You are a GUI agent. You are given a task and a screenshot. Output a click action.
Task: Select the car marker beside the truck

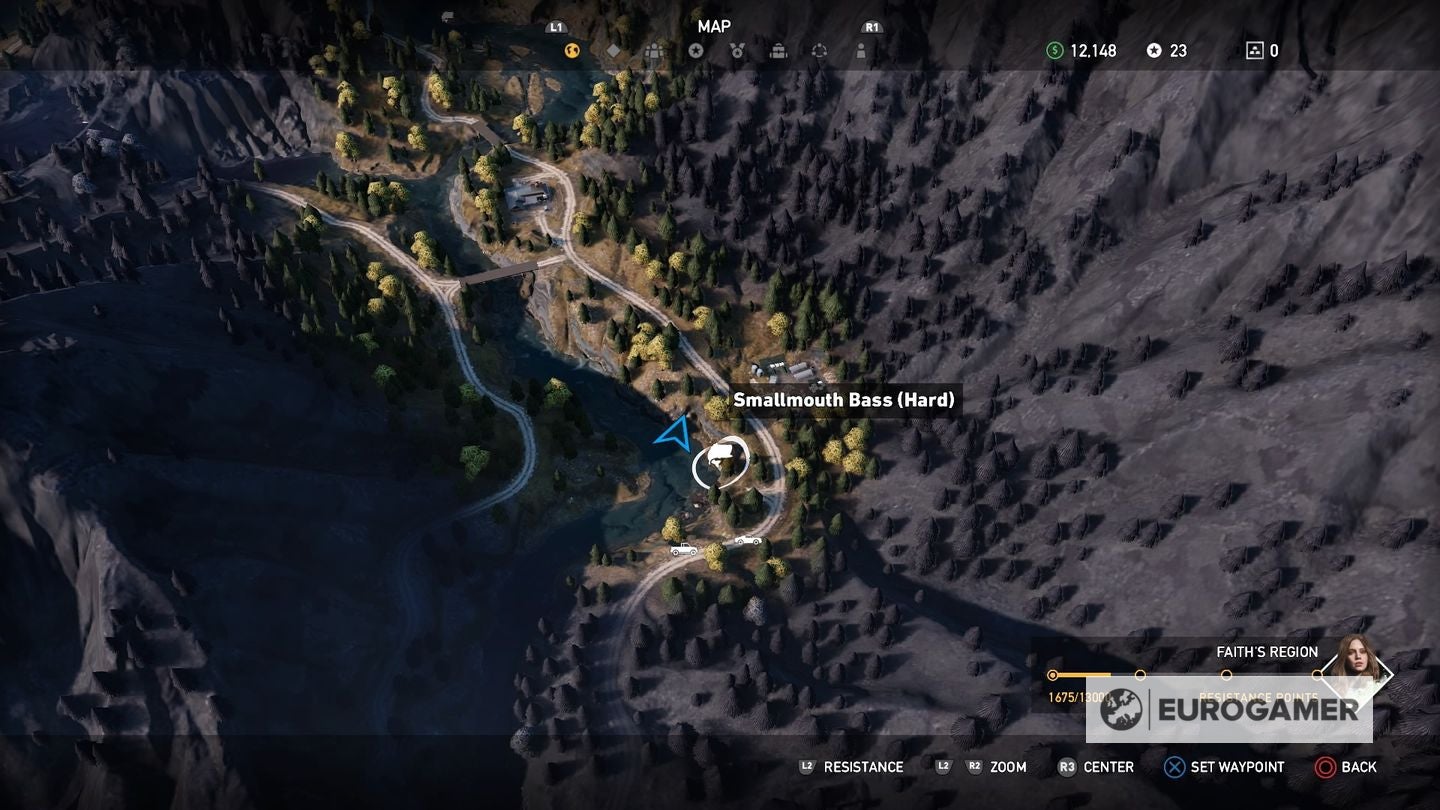click(x=748, y=540)
